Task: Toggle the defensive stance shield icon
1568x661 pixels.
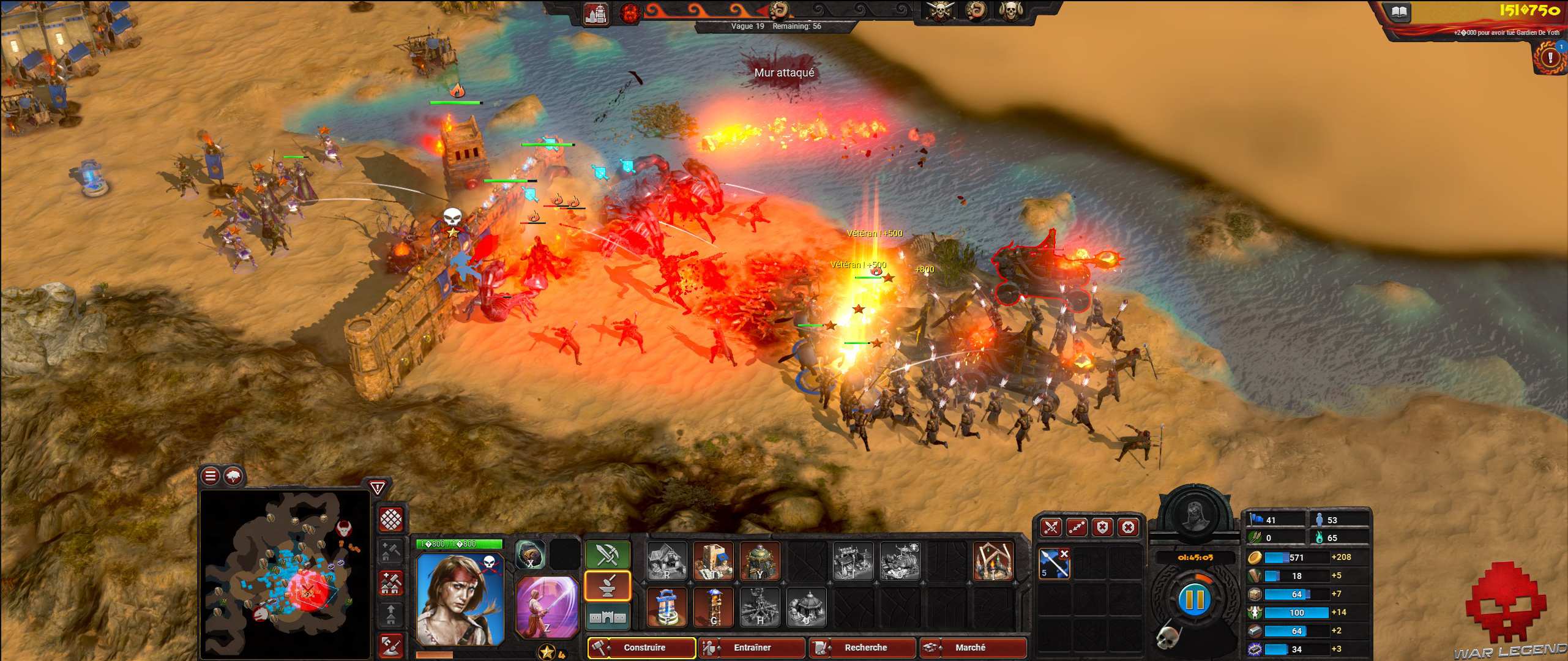Action: (1102, 528)
